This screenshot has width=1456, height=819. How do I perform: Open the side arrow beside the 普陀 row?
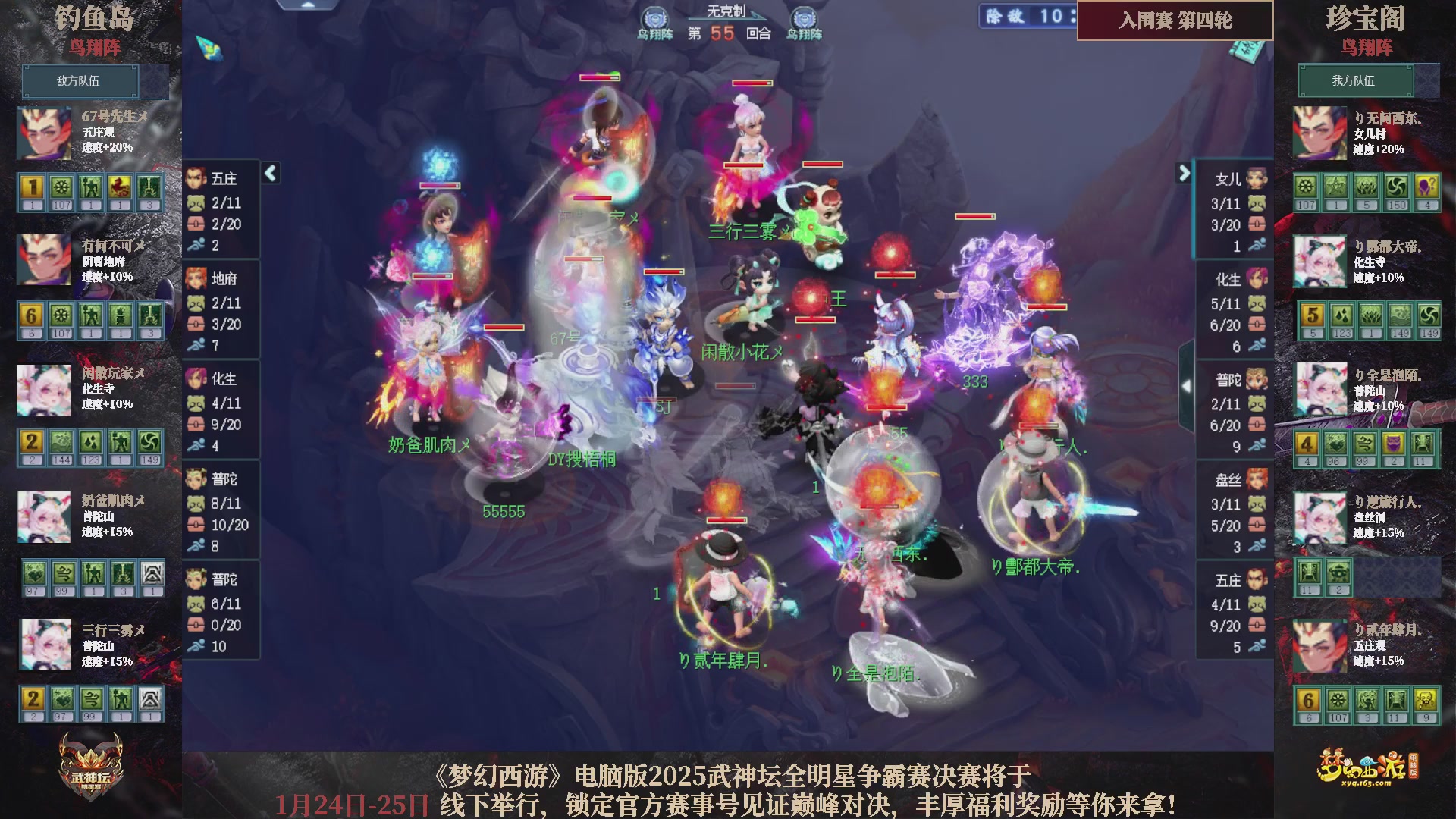click(1188, 387)
